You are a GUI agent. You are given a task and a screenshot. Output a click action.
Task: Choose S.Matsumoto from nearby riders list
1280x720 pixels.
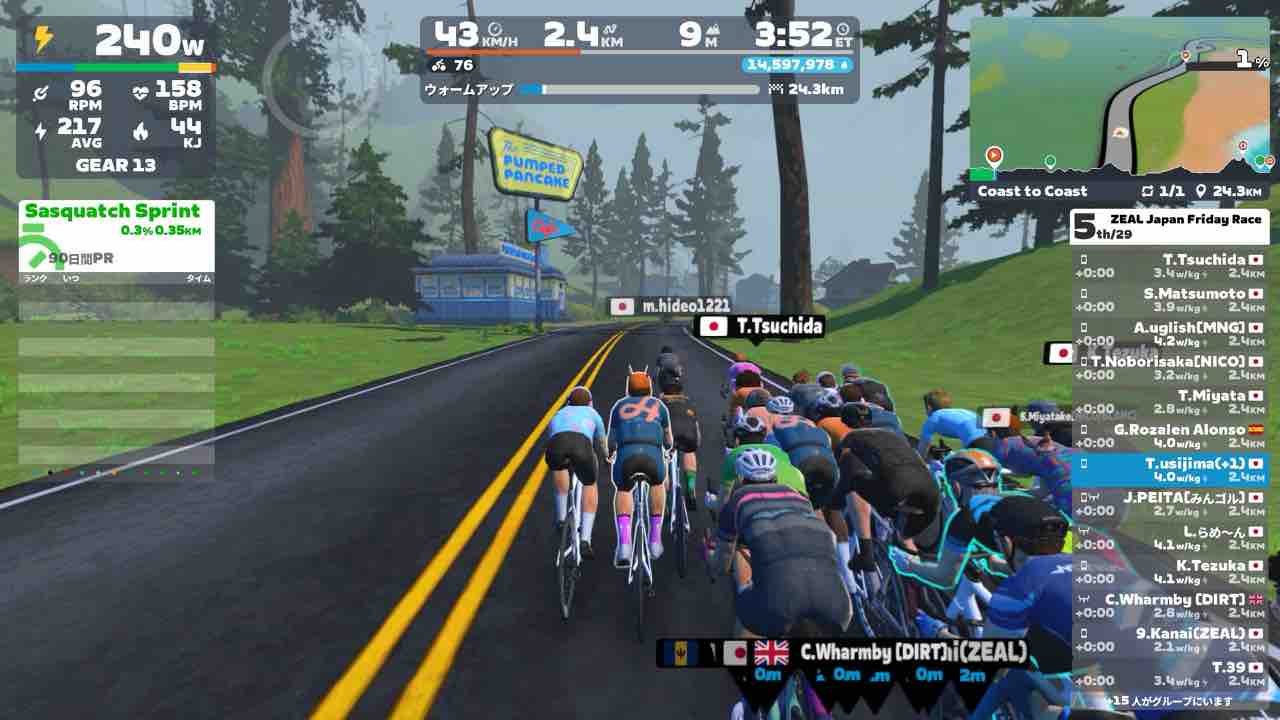[x=1170, y=300]
